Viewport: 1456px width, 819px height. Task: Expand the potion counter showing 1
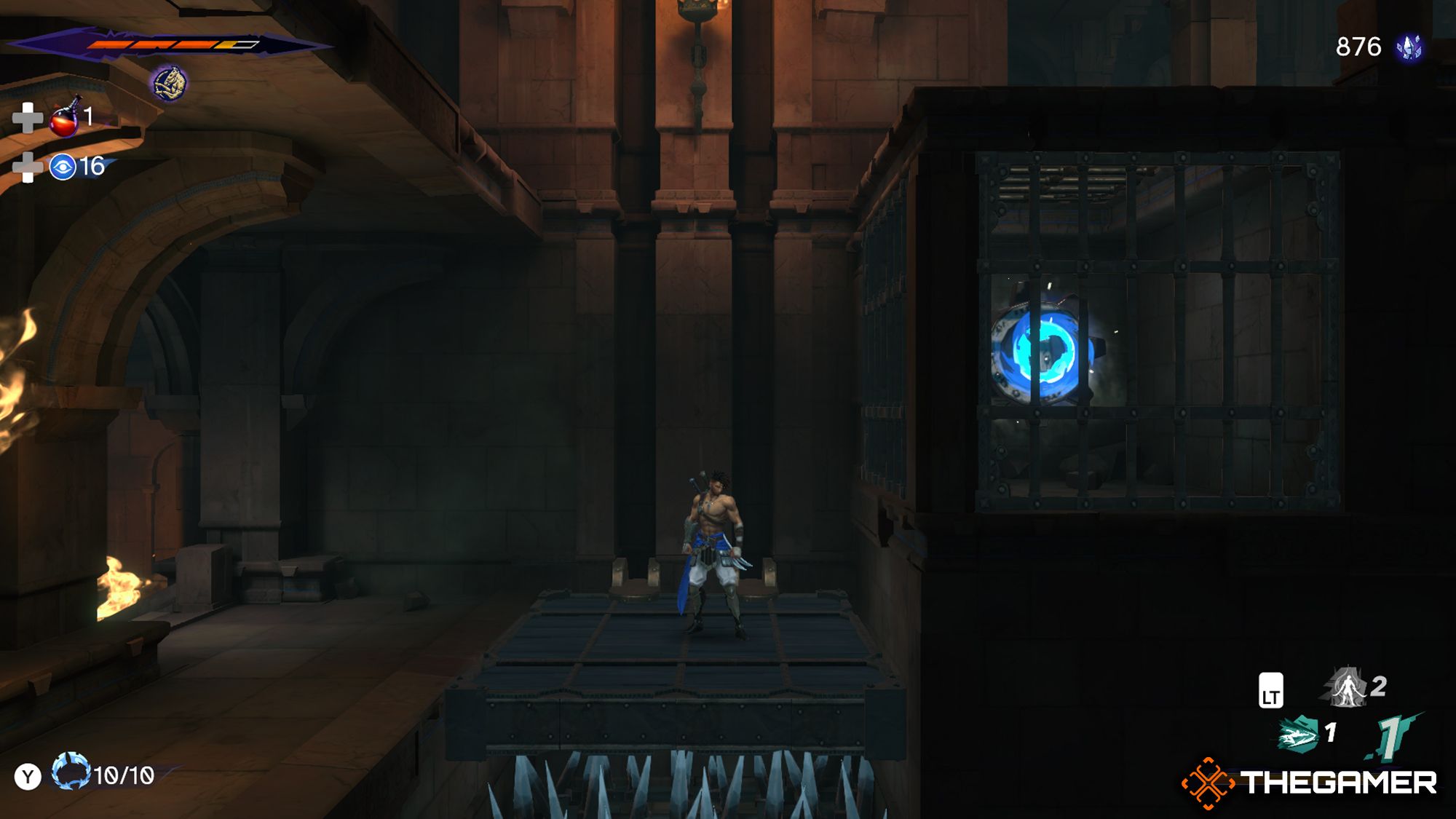90,116
